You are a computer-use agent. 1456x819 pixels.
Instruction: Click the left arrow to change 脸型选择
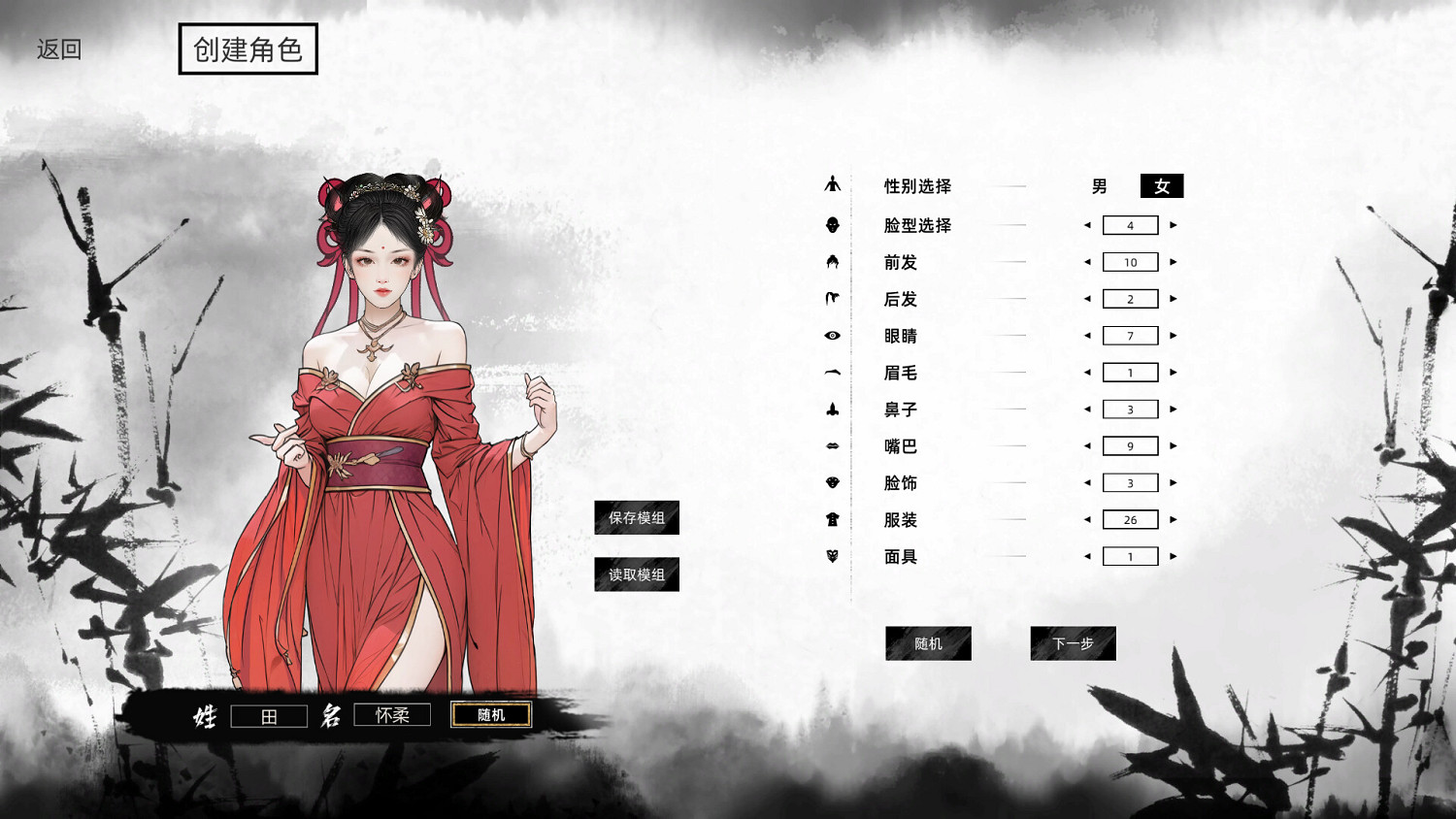tap(1088, 224)
